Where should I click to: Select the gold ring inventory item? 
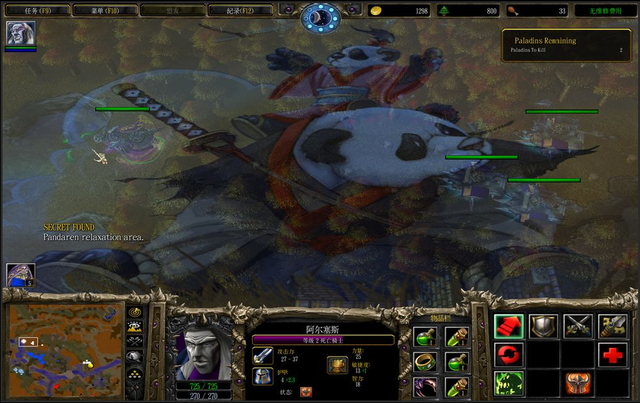424,361
